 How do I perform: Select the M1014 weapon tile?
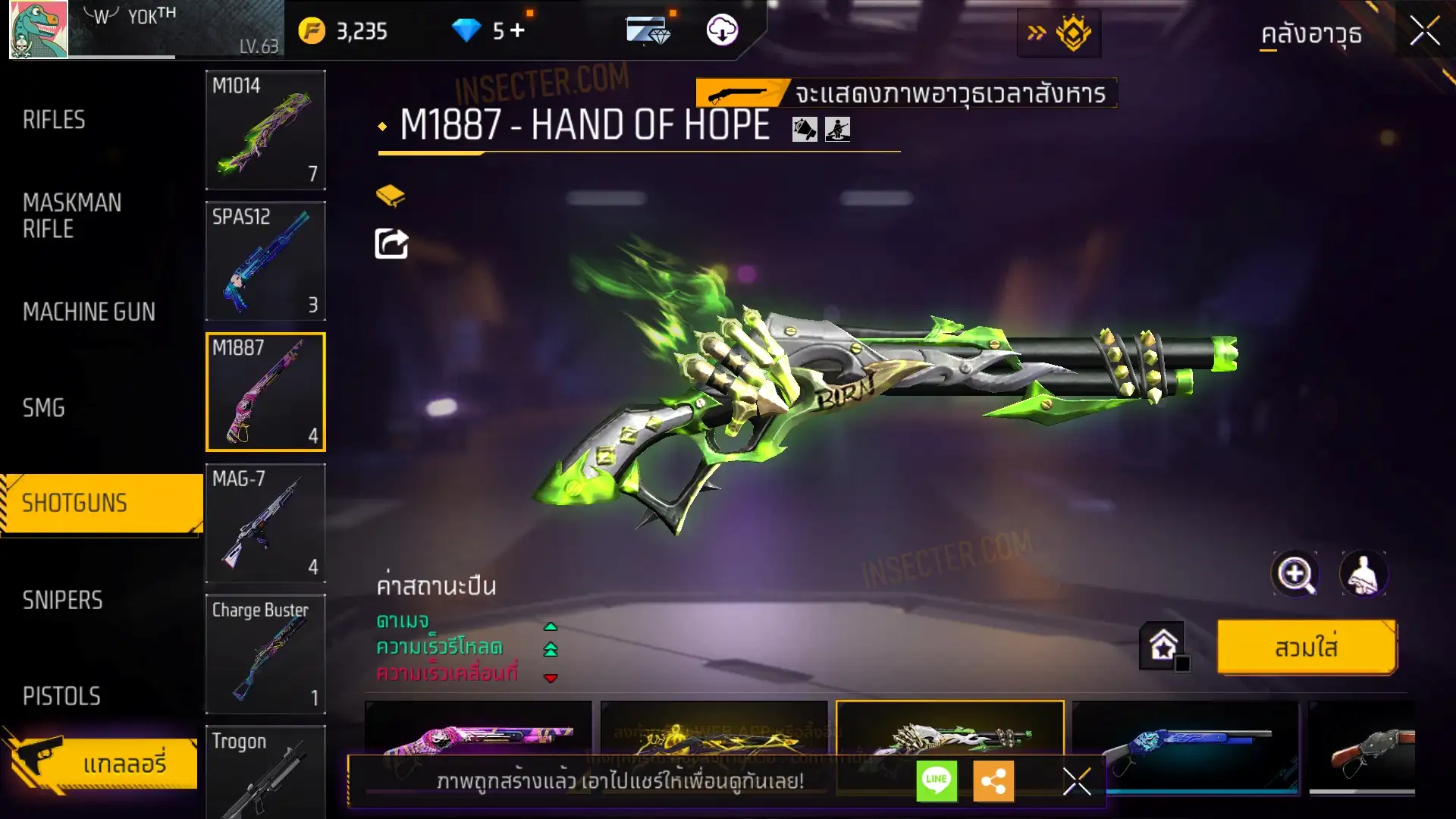[265, 130]
